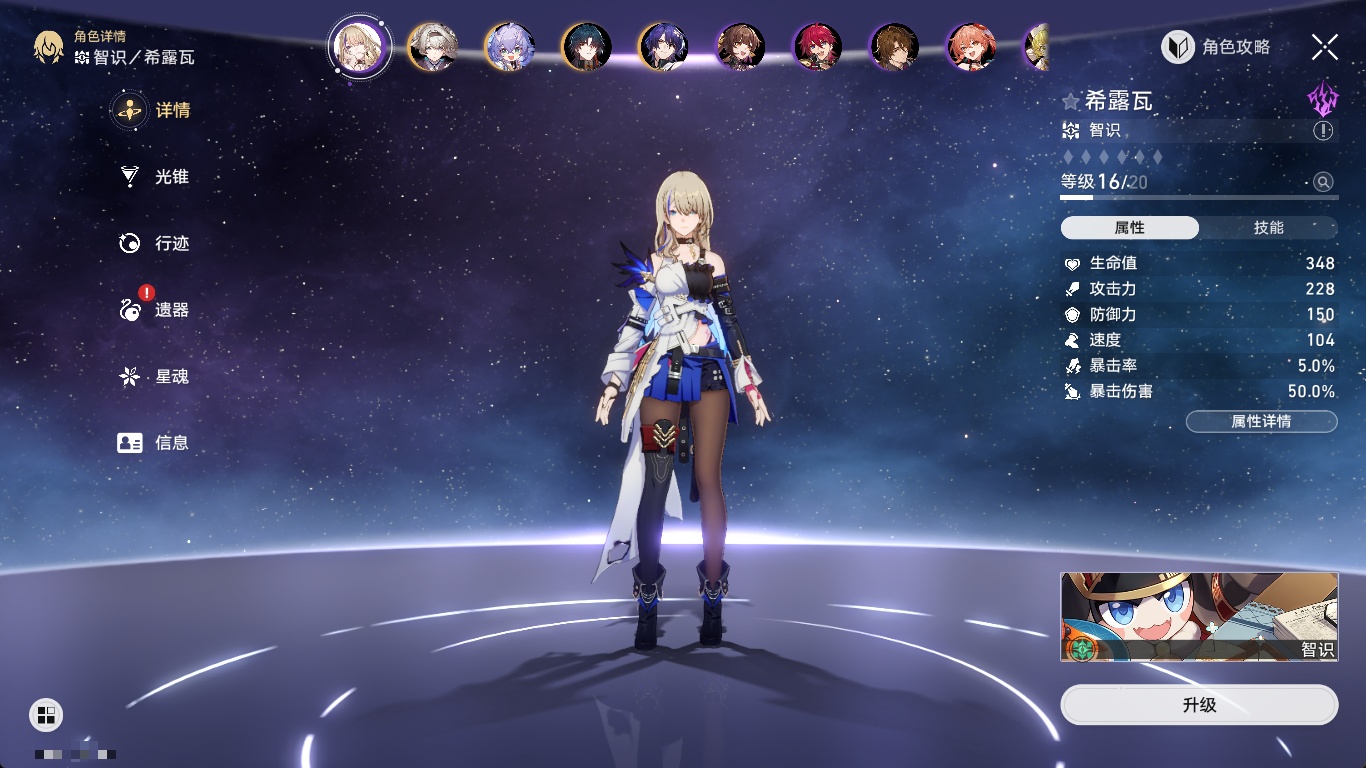Click the 属性详情 attribute details button

[1261, 422]
